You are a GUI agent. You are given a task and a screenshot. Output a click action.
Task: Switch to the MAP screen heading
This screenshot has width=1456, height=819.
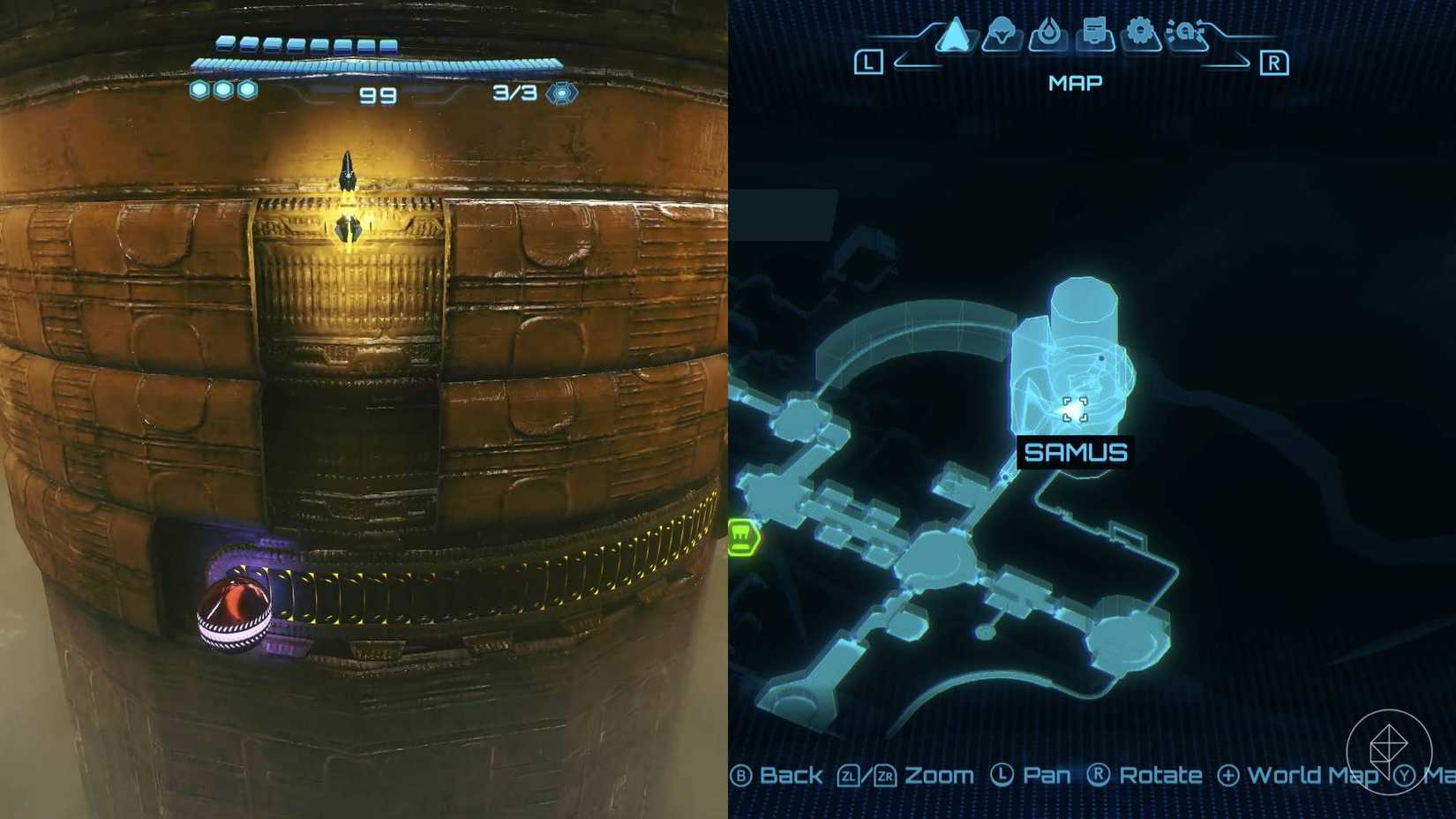(x=1074, y=82)
